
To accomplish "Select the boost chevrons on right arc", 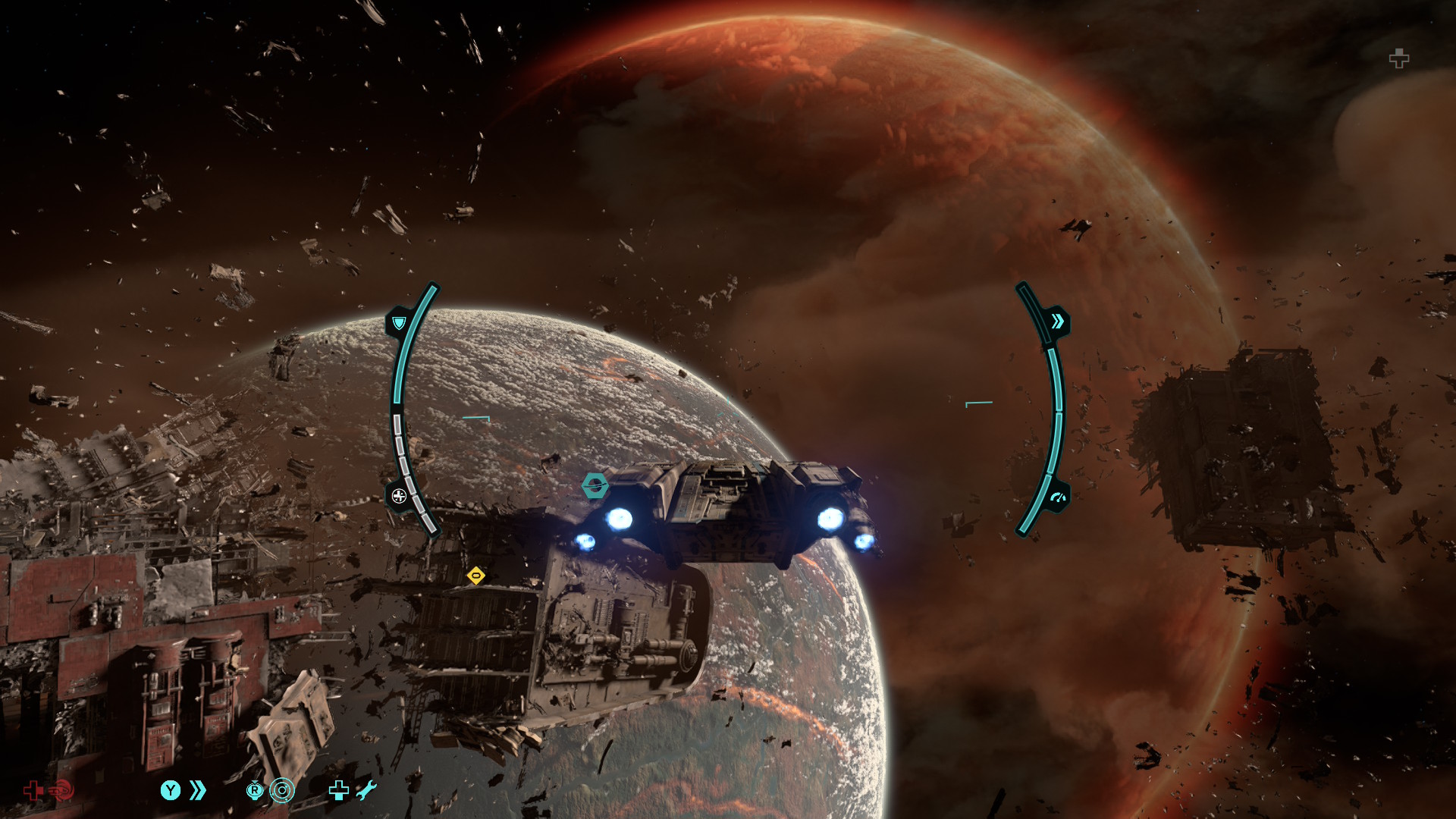I will (x=1057, y=322).
